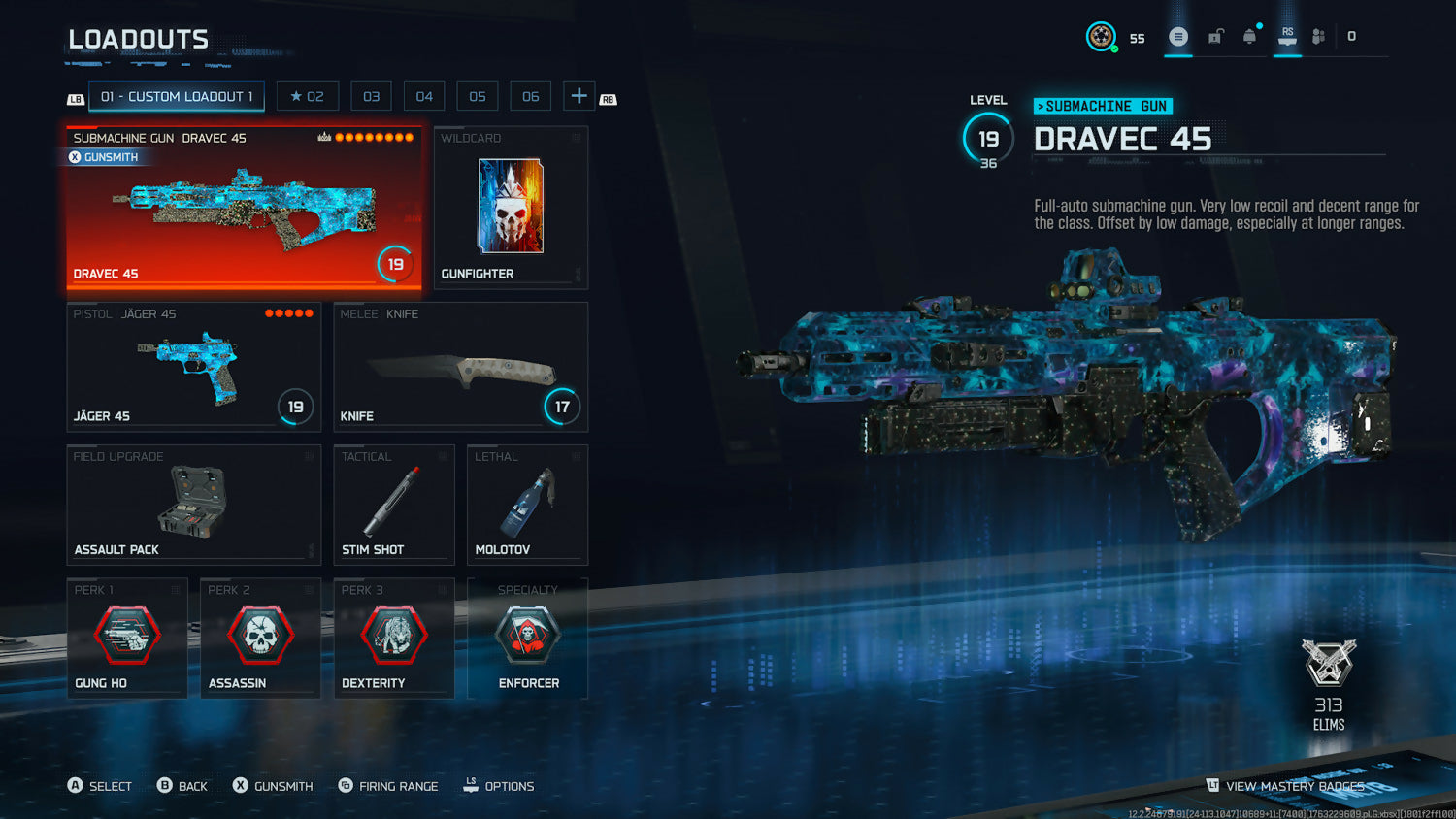Select the Molotov lethal slot
Image resolution: width=1456 pixels, height=819 pixels.
(x=527, y=504)
